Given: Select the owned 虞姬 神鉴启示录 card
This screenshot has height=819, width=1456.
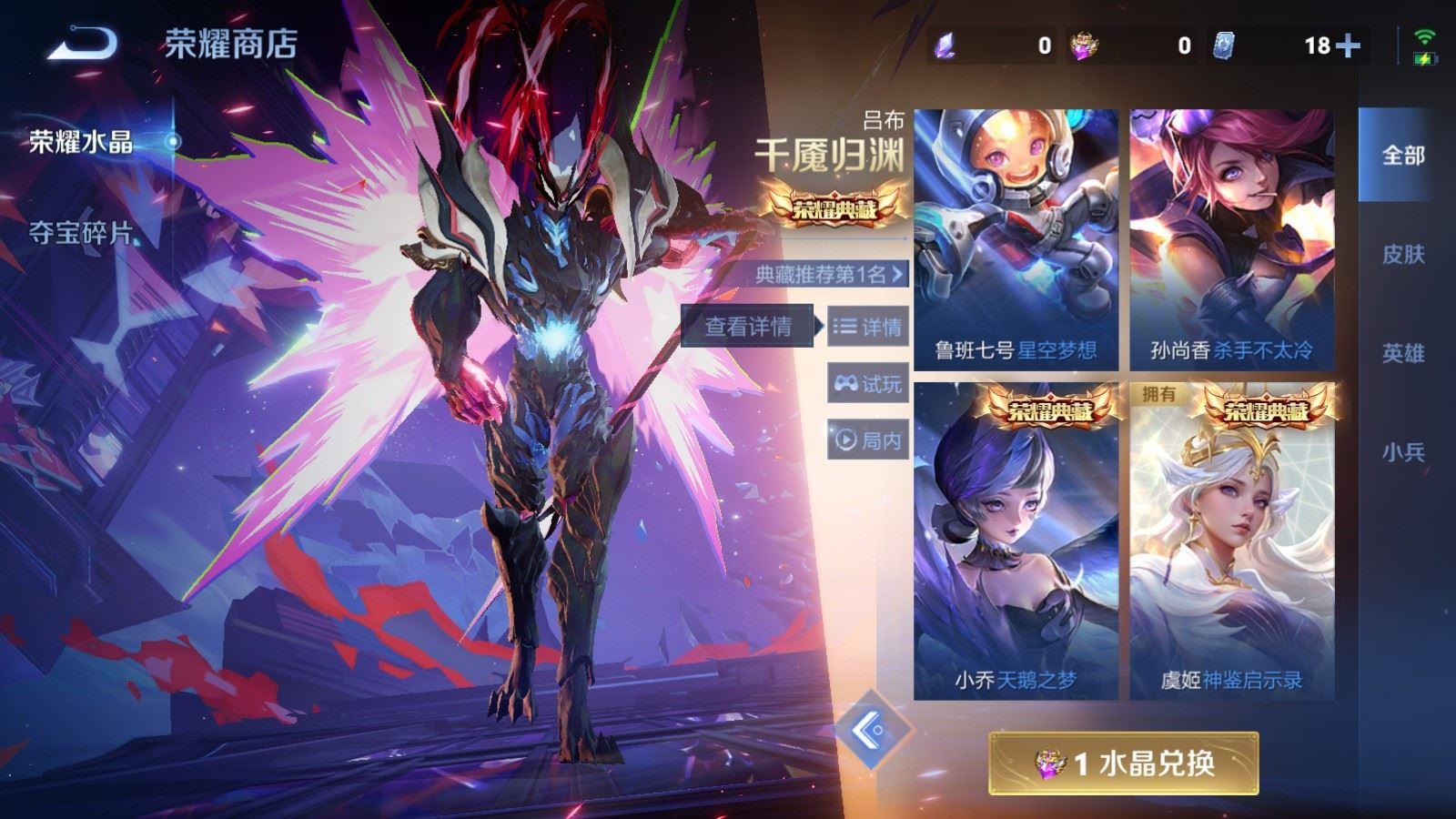Looking at the screenshot, I should click(x=1232, y=541).
